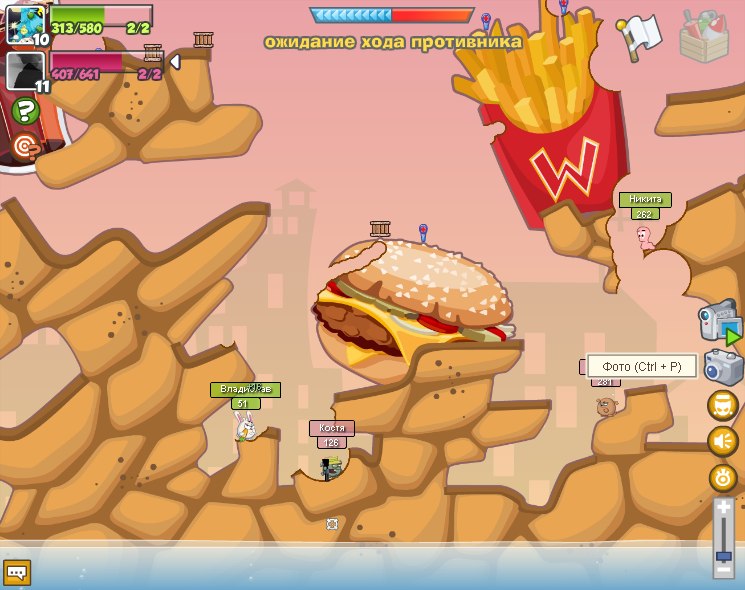This screenshot has height=590, width=745.
Task: Select the first player's avatar portrait
Action: tap(23, 23)
